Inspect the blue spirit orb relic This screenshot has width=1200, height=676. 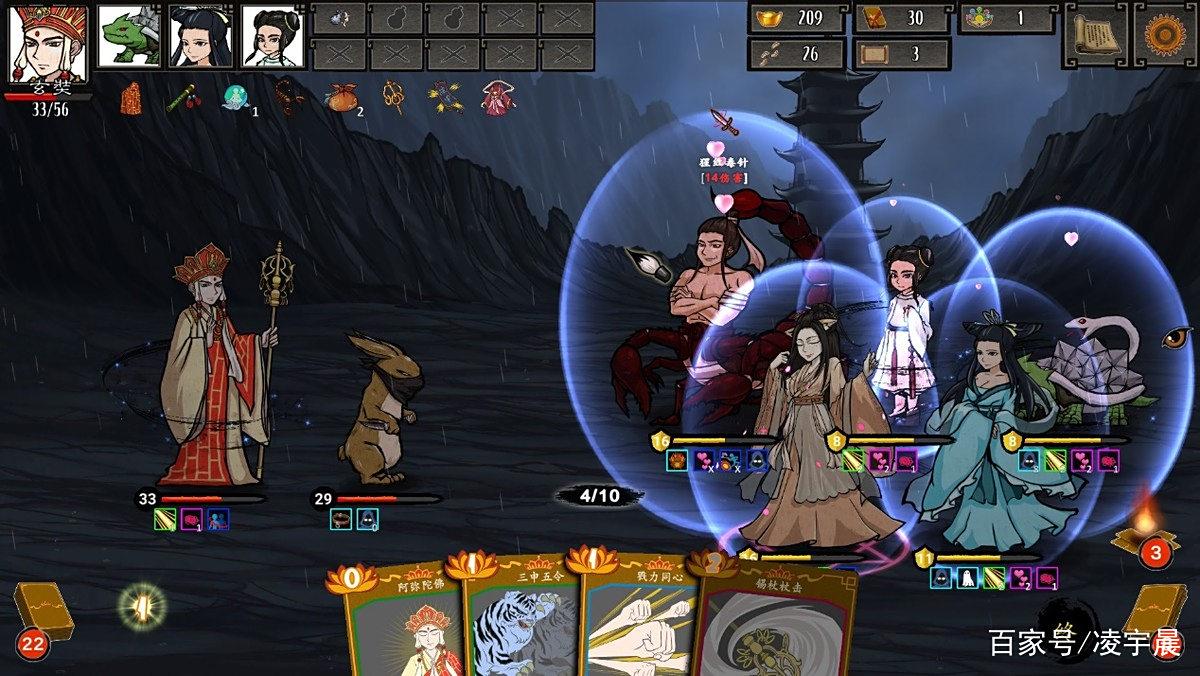(236, 97)
